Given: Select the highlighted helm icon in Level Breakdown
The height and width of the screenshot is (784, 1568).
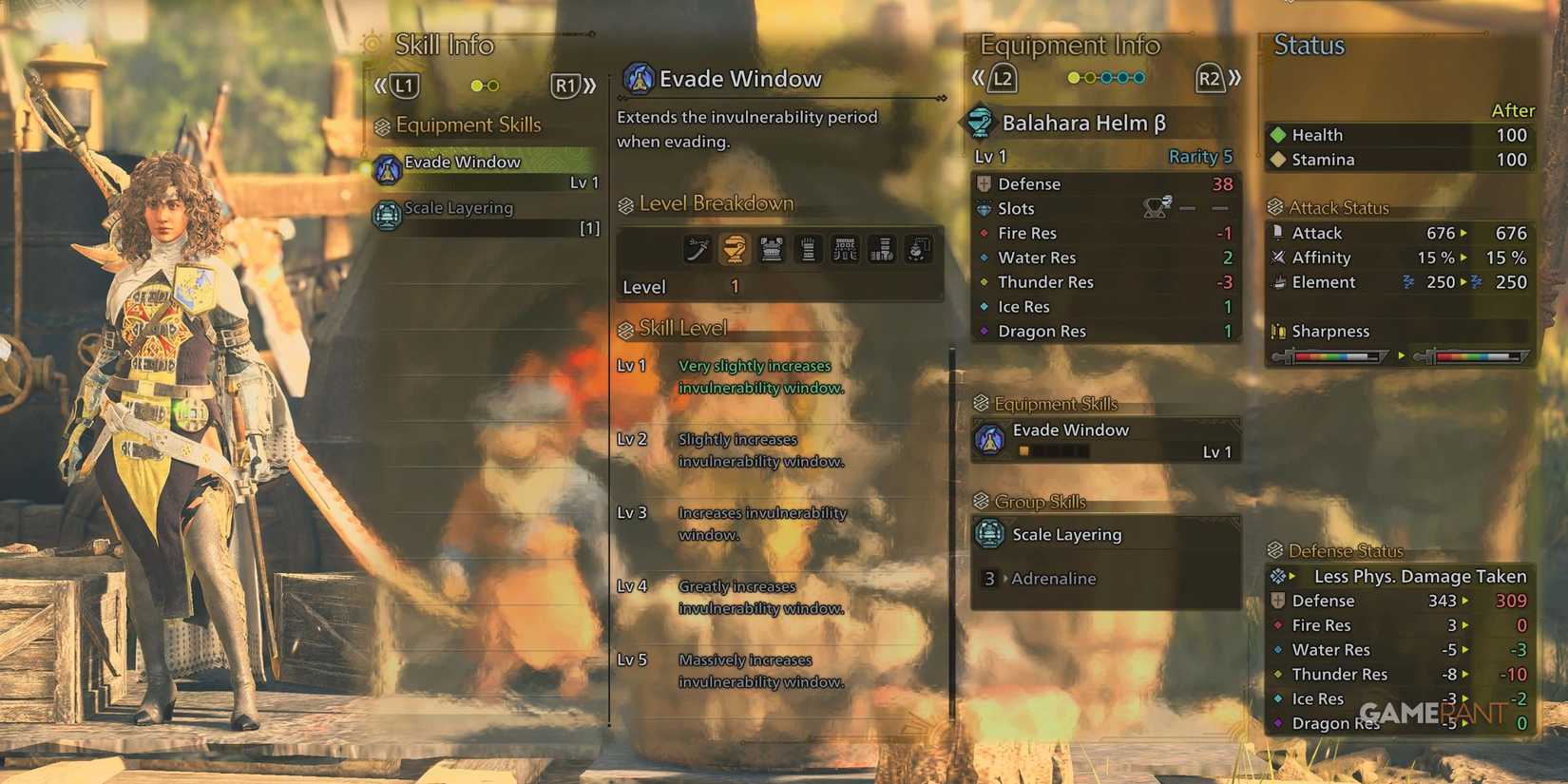Looking at the screenshot, I should click(732, 249).
